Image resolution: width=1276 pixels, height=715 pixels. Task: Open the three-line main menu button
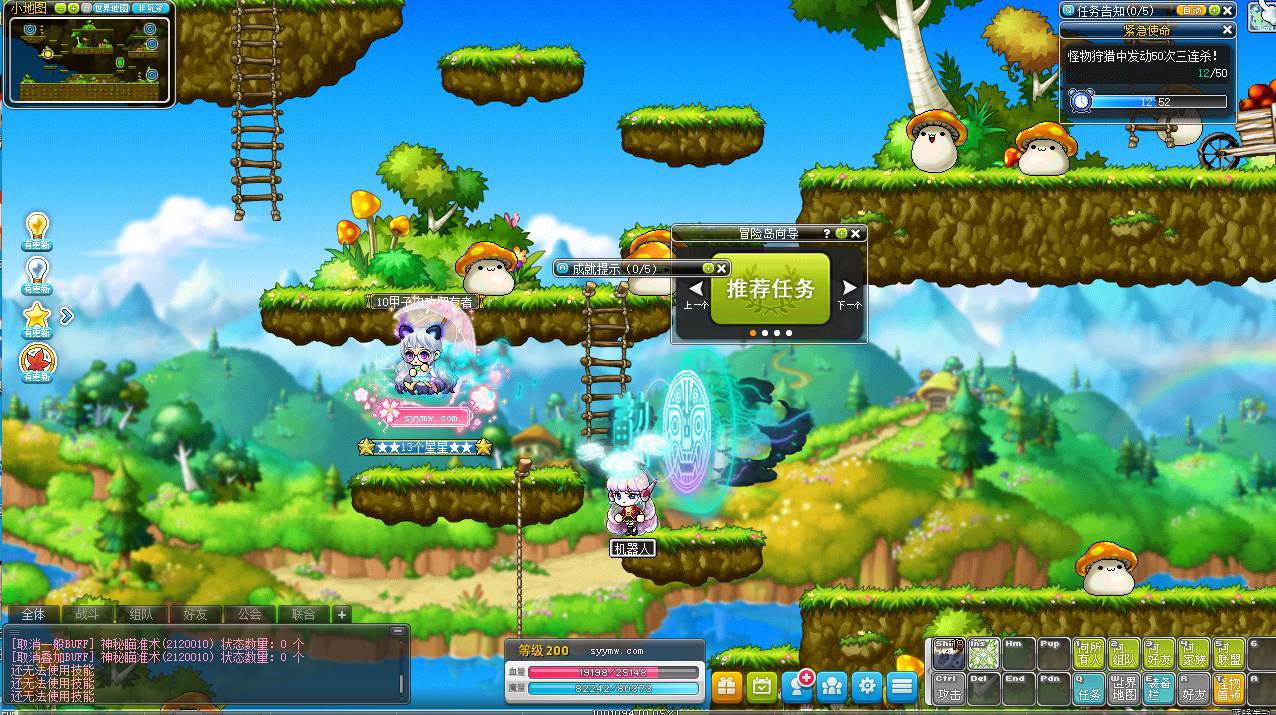point(902,686)
